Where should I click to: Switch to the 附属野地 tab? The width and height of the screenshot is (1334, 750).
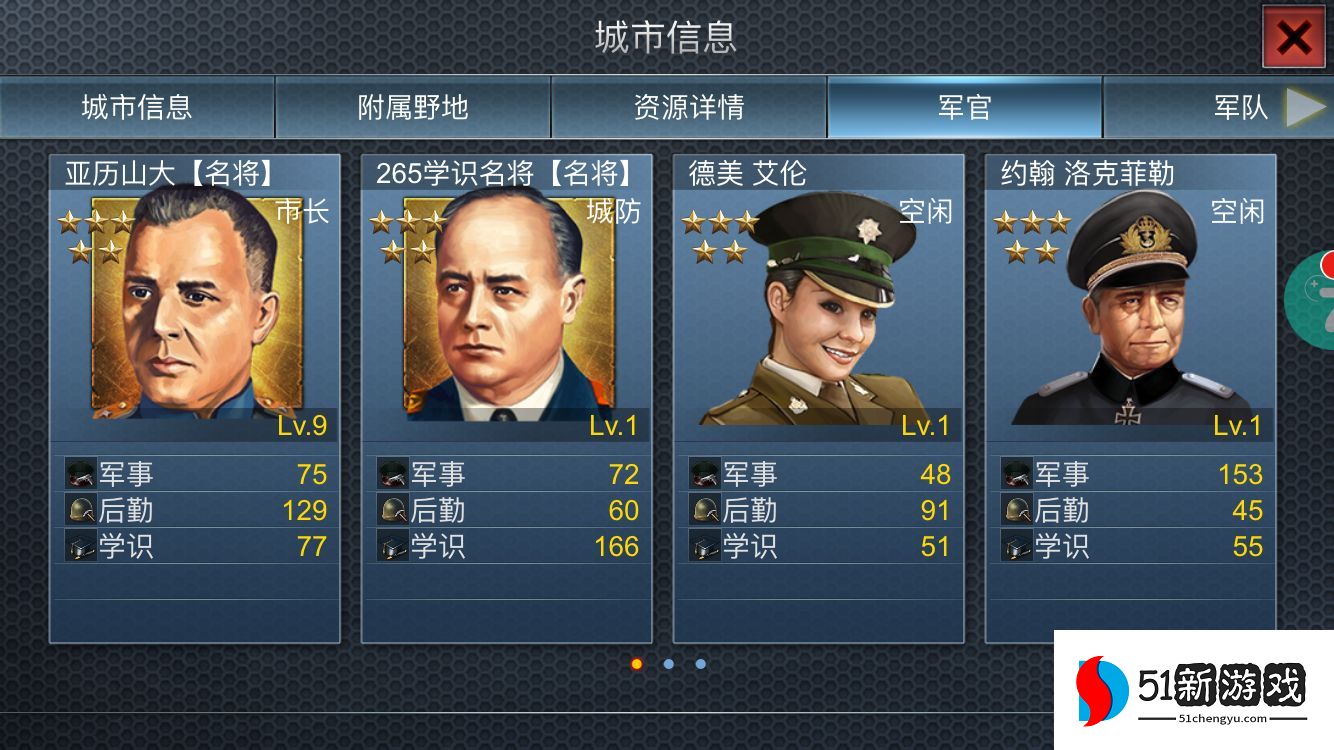coord(410,107)
